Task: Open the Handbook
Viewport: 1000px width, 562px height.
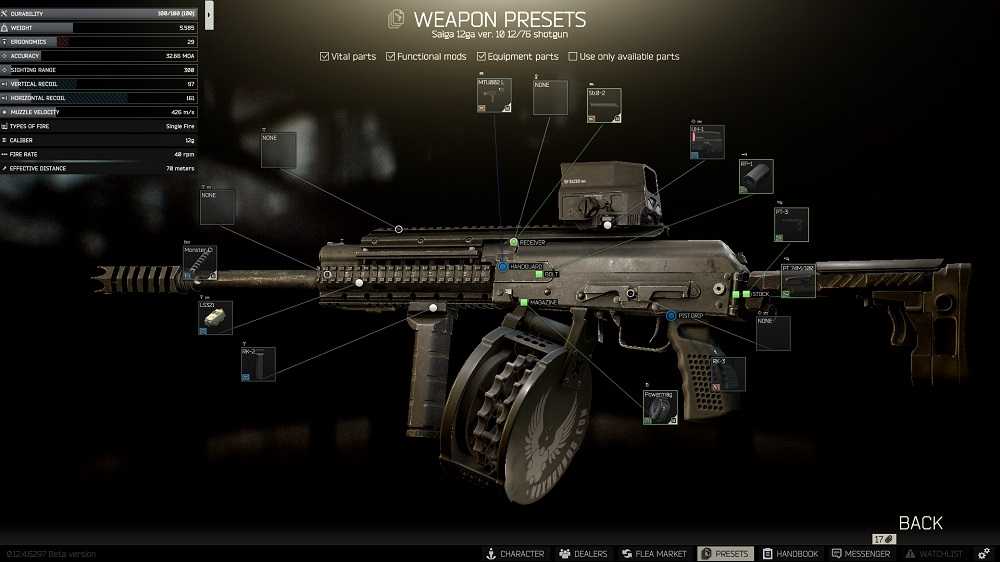Action: pos(790,554)
